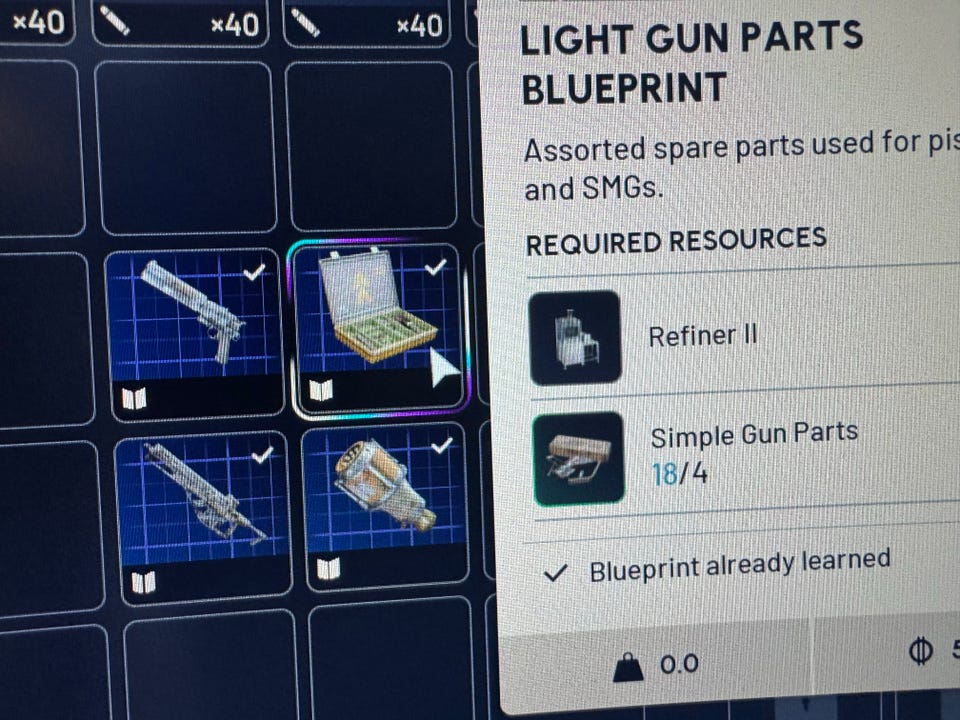Select the pistol blueprint slot

(193, 330)
